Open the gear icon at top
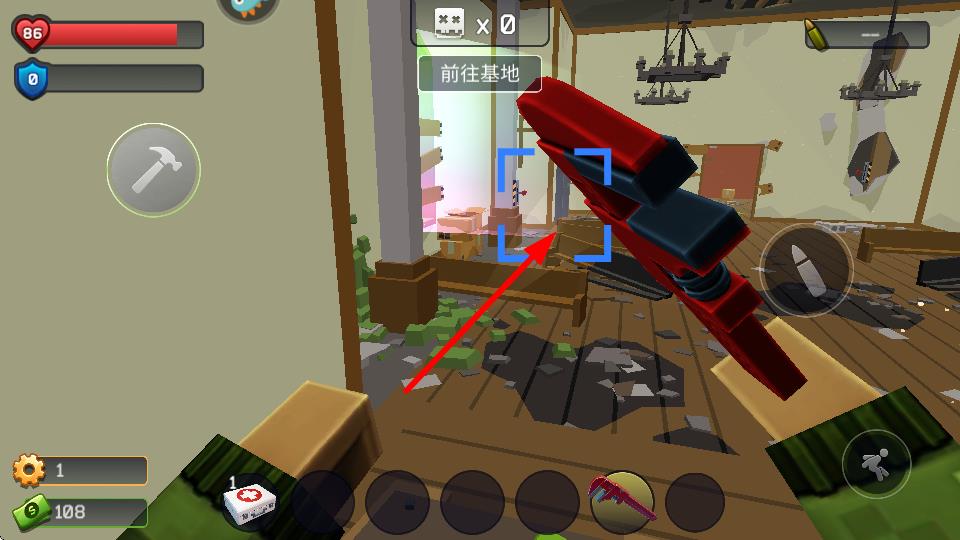The height and width of the screenshot is (540, 960). pyautogui.click(x=248, y=6)
